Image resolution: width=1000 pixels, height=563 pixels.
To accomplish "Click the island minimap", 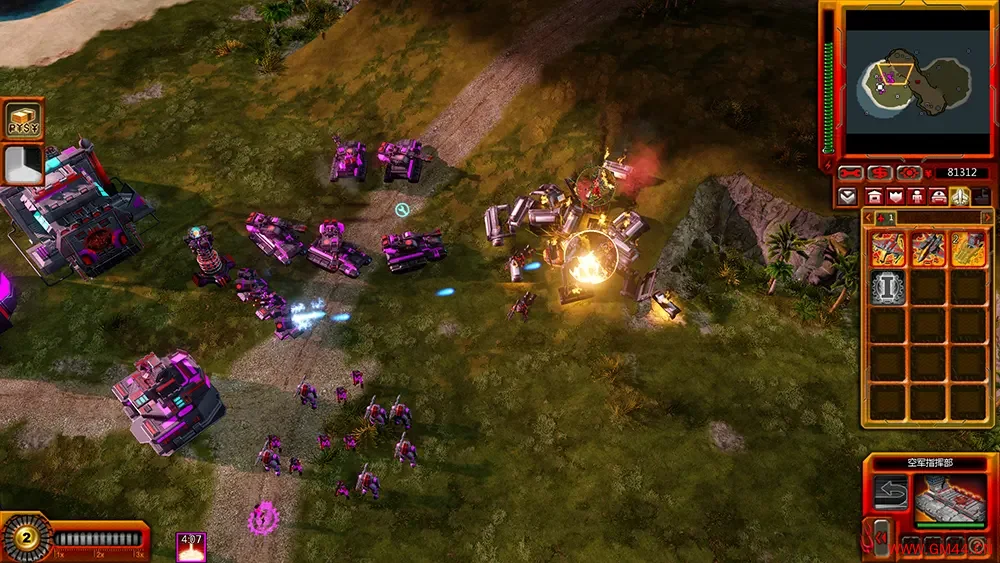I will pyautogui.click(x=917, y=75).
